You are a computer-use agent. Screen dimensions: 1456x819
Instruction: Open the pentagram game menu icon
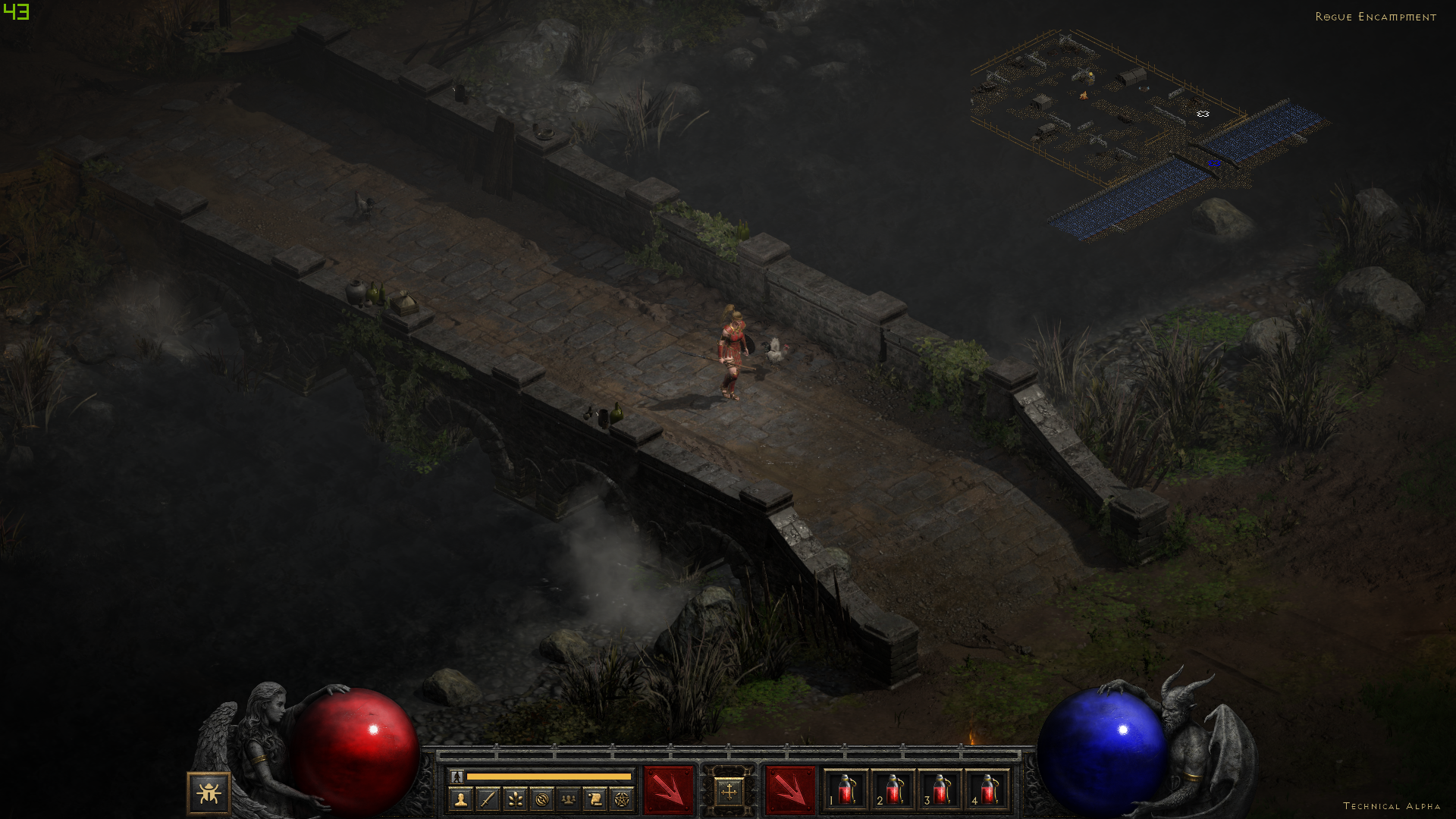622,799
